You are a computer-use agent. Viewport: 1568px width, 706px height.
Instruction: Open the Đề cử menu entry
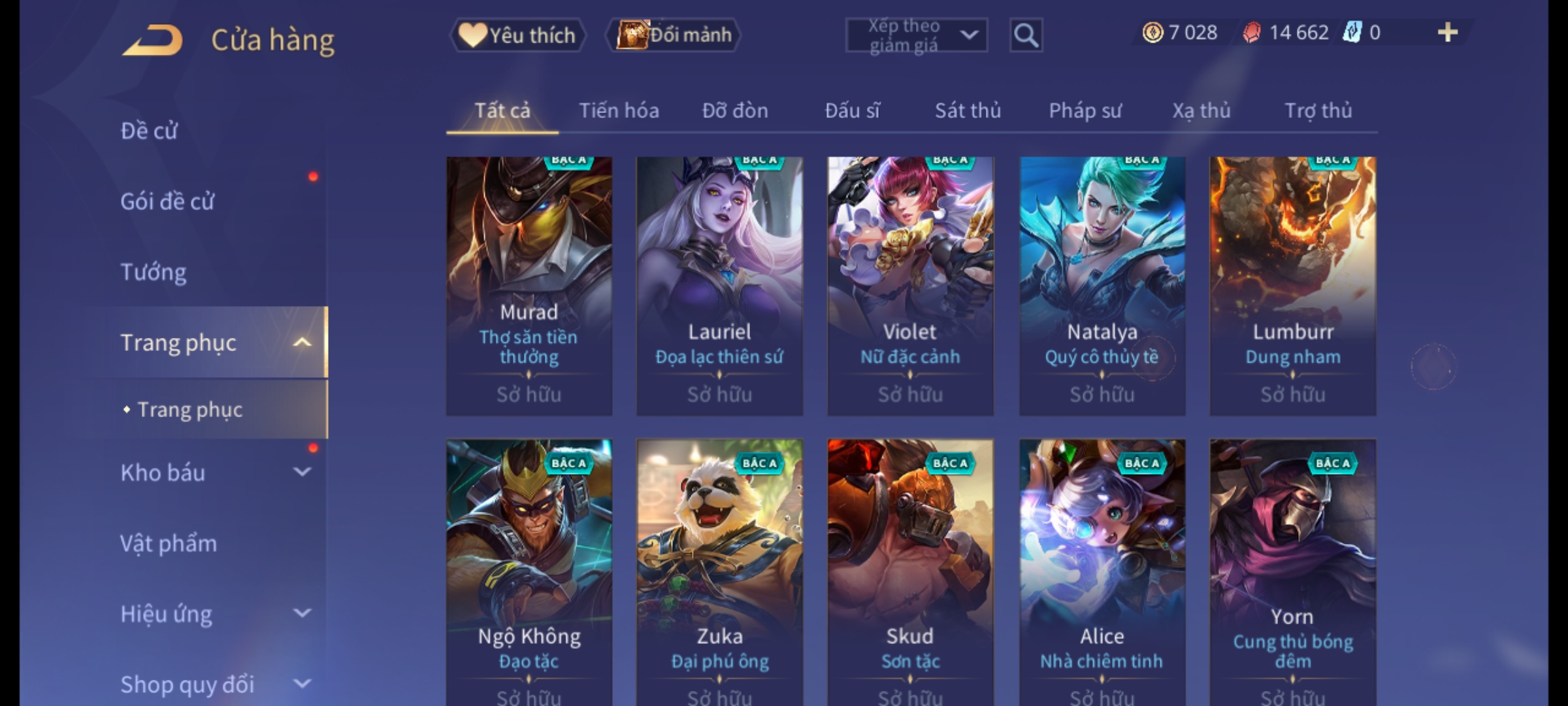pyautogui.click(x=149, y=131)
